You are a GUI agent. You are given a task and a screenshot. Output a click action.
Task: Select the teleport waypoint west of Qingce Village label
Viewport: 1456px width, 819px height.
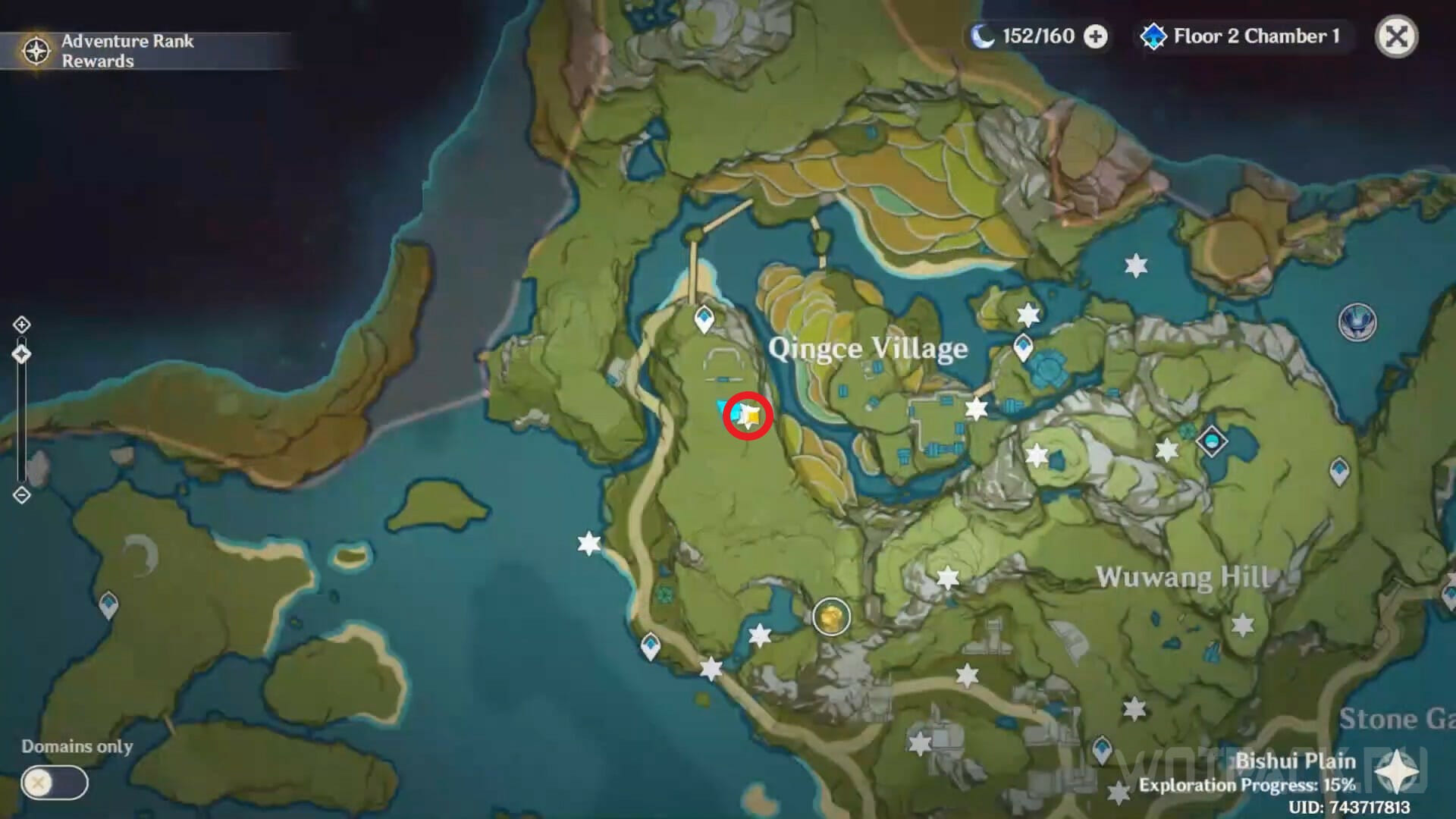coord(704,318)
